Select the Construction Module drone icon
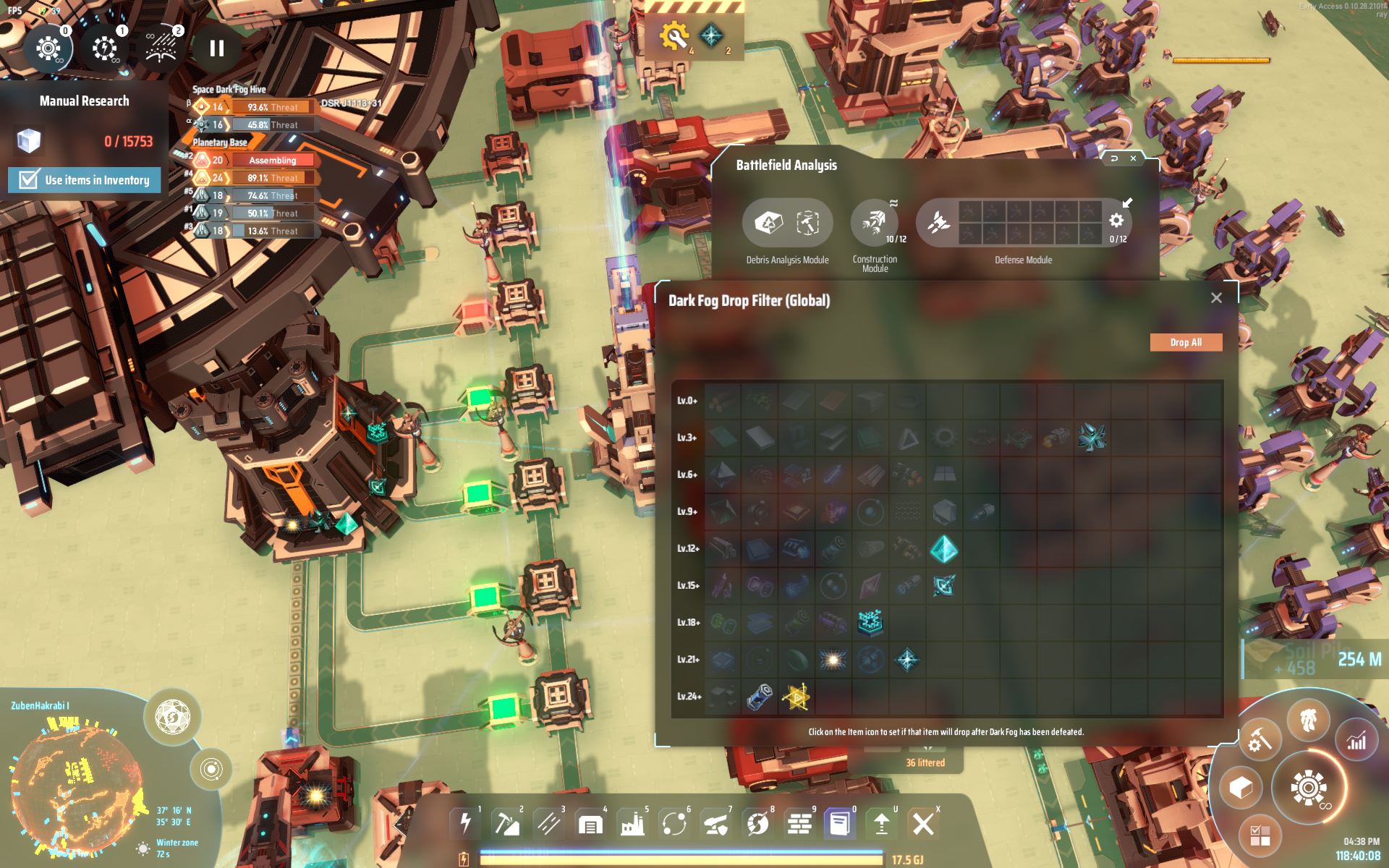Image resolution: width=1389 pixels, height=868 pixels. 874,222
